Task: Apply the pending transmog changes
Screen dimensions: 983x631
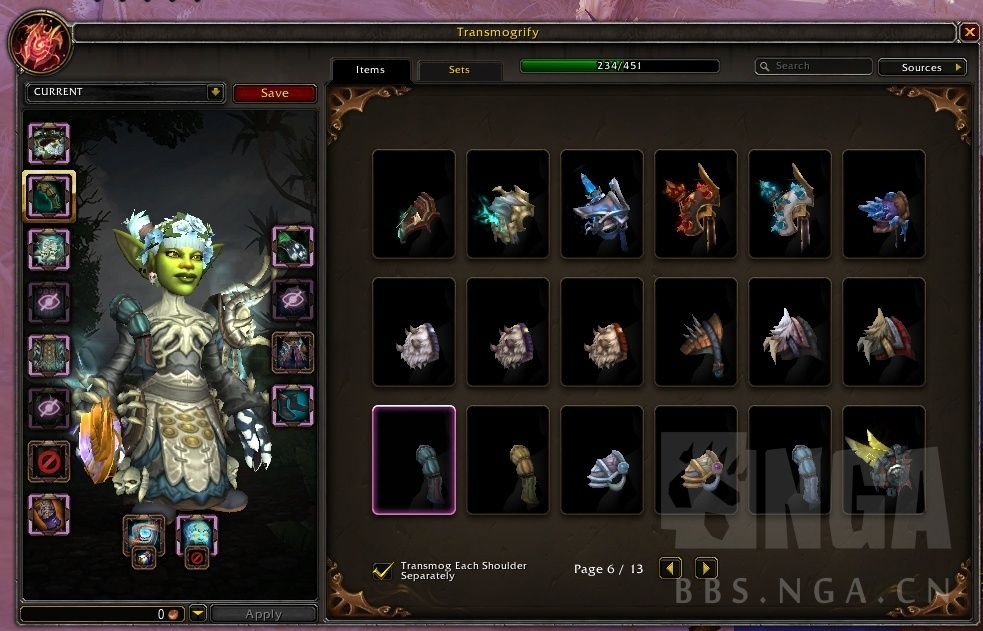Action: (263, 614)
